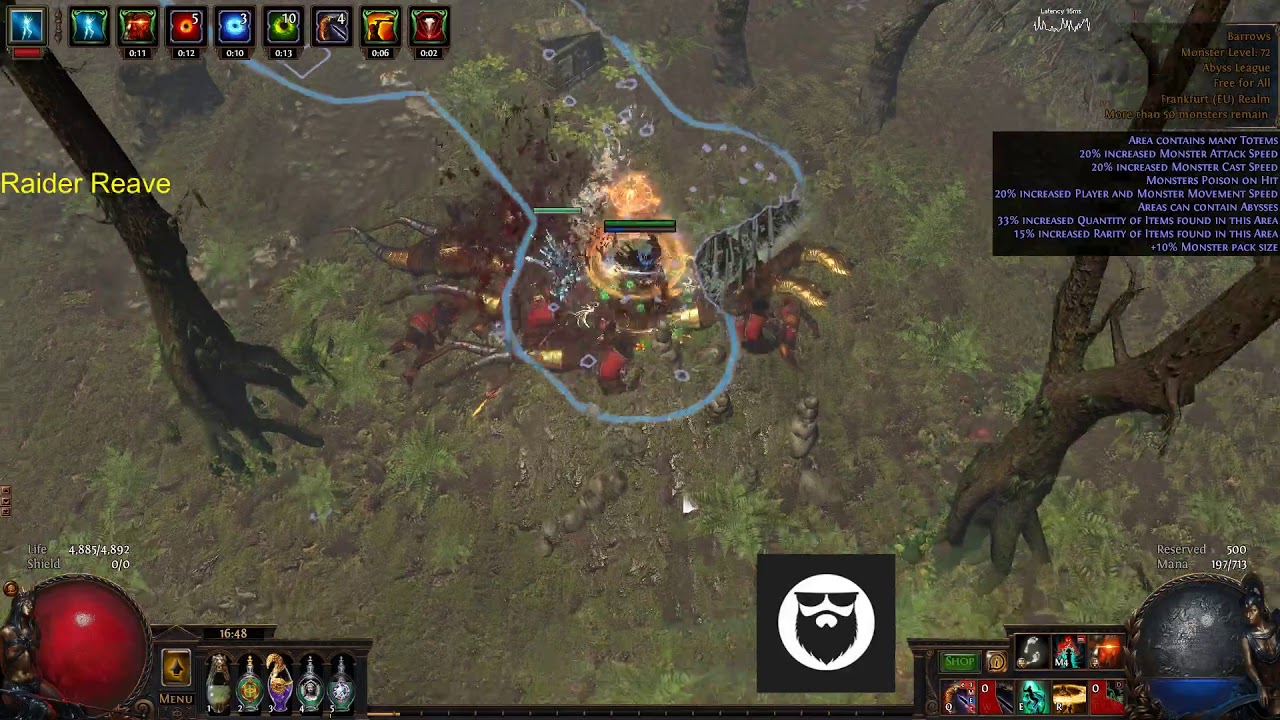The height and width of the screenshot is (720, 1280).
Task: Click the green charge buff showing 10
Action: 283,27
